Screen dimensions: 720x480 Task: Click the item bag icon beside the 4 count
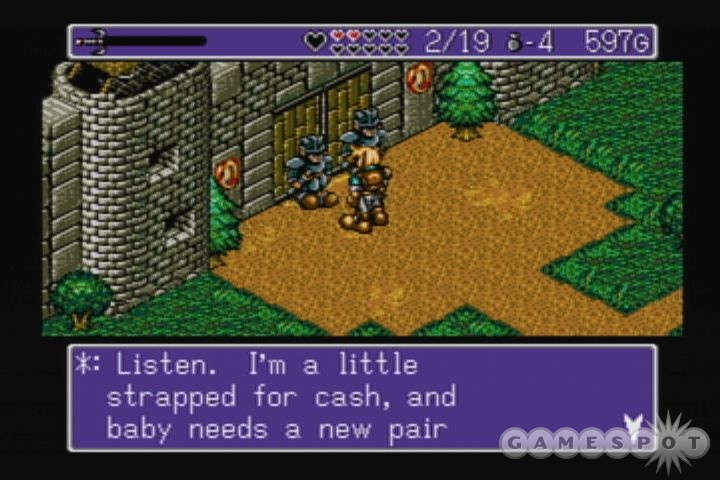tap(515, 42)
